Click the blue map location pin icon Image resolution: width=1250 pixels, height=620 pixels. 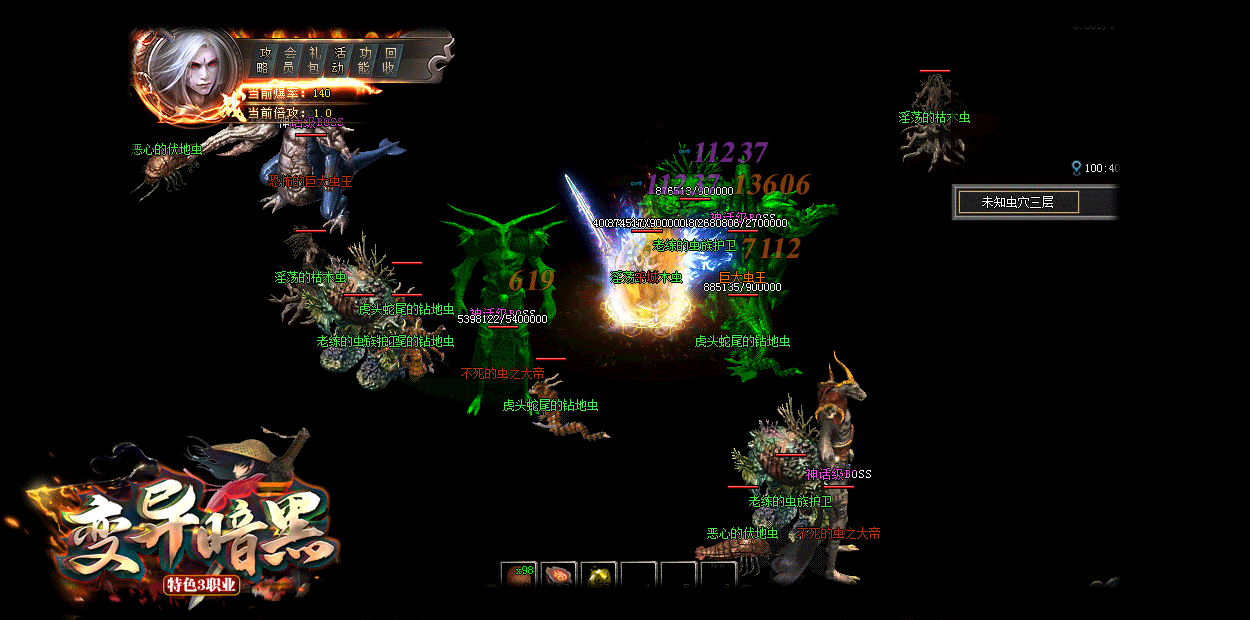(1076, 168)
